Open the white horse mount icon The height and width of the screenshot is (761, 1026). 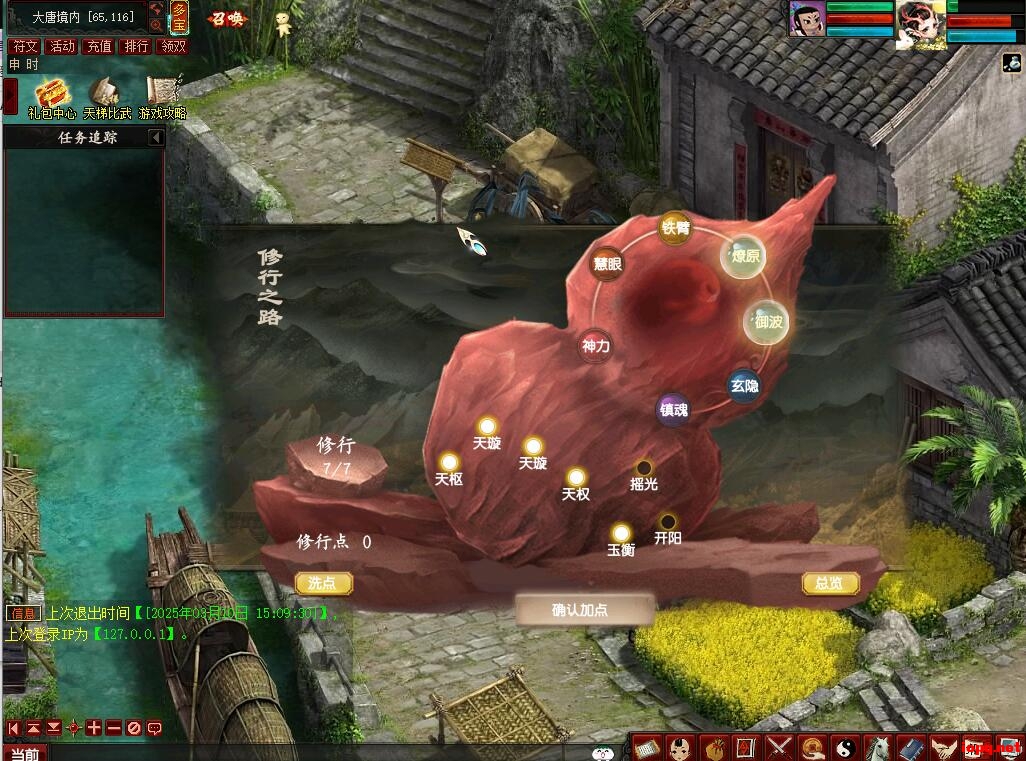coord(878,747)
